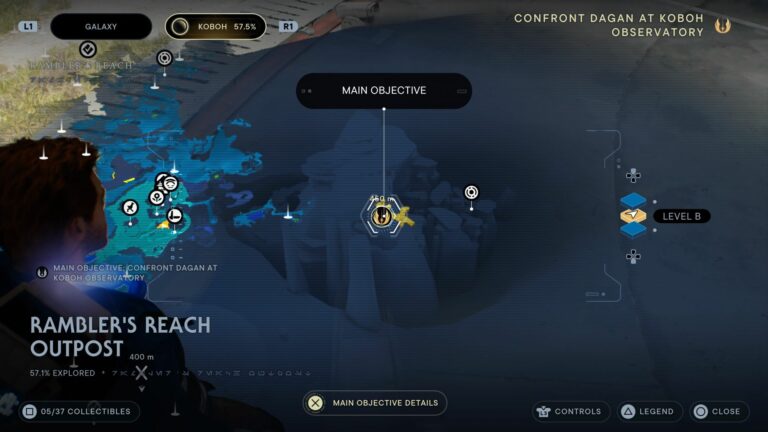
Task: Select the crossed-tools marker on the outpost
Action: tap(130, 207)
